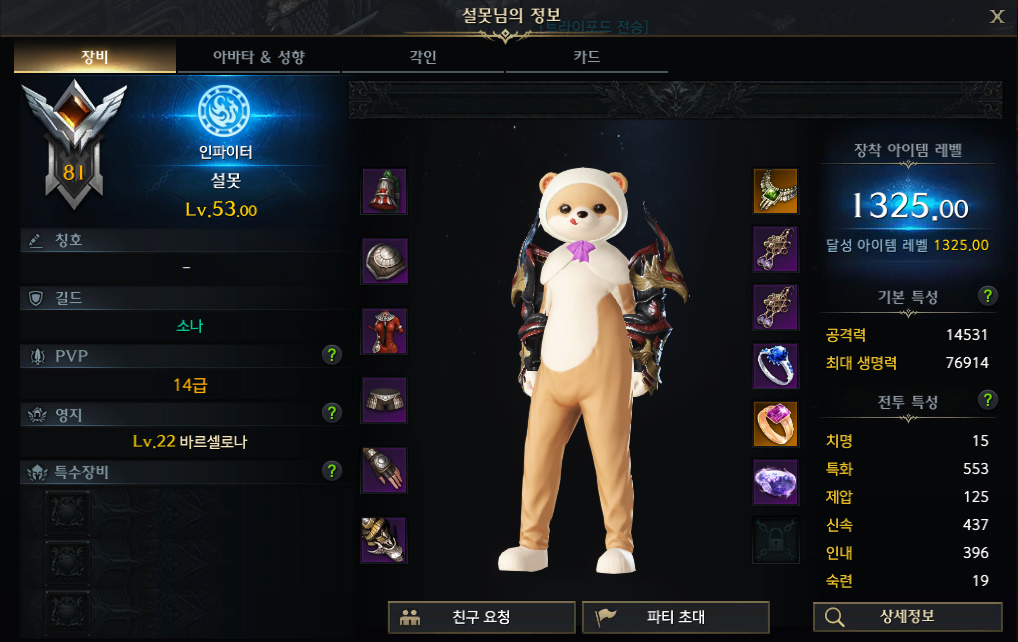The width and height of the screenshot is (1018, 642).
Task: Select the 카드 tab
Action: [587, 57]
